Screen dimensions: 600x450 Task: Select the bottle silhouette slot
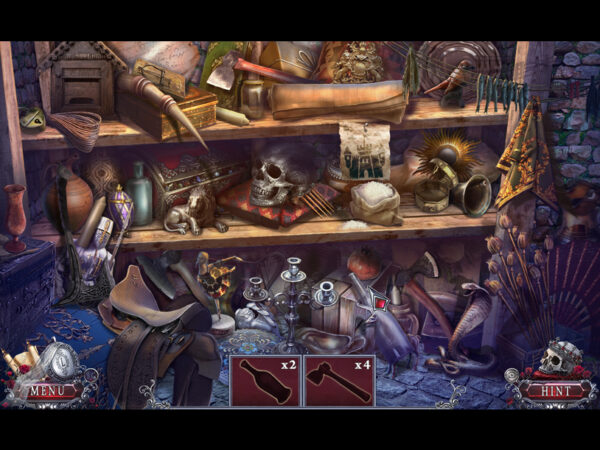pos(265,381)
